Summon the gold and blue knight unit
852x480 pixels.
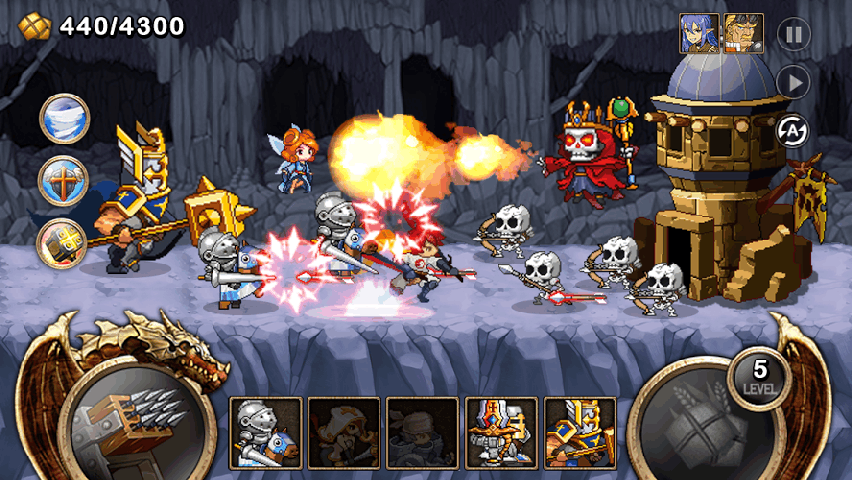(x=580, y=433)
